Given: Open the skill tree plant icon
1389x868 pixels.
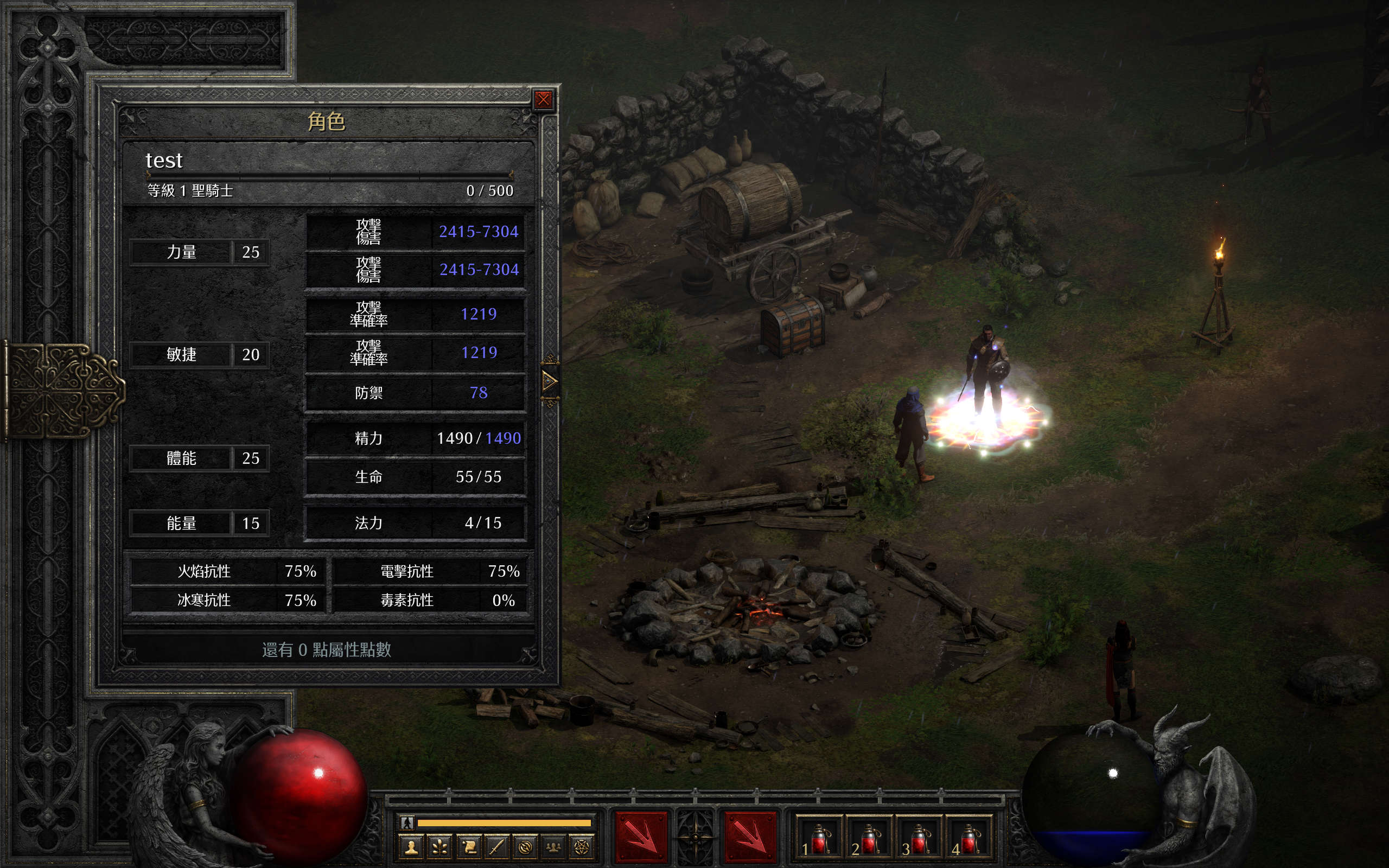Looking at the screenshot, I should 440,847.
